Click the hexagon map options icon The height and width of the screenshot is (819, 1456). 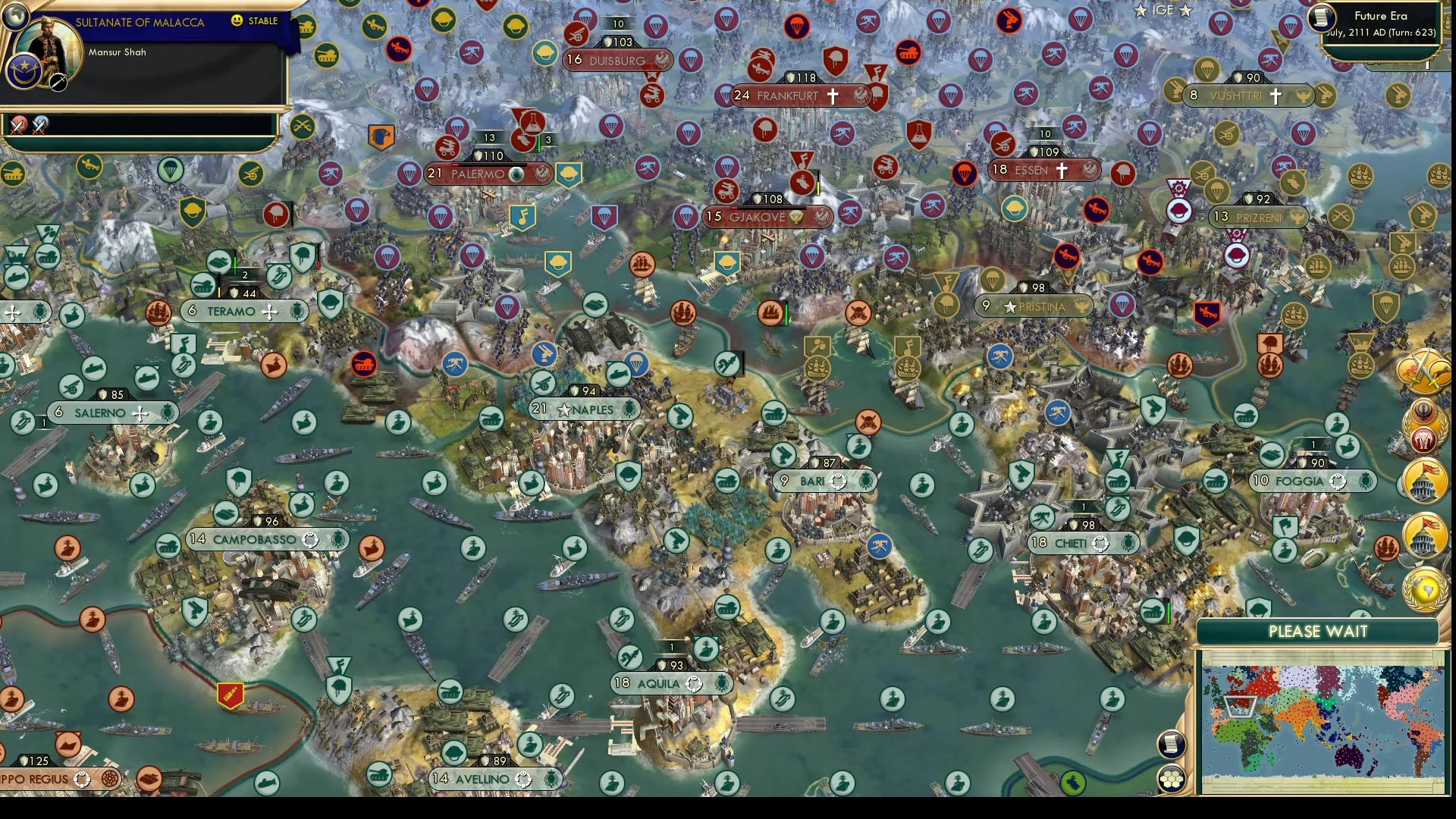(1172, 779)
